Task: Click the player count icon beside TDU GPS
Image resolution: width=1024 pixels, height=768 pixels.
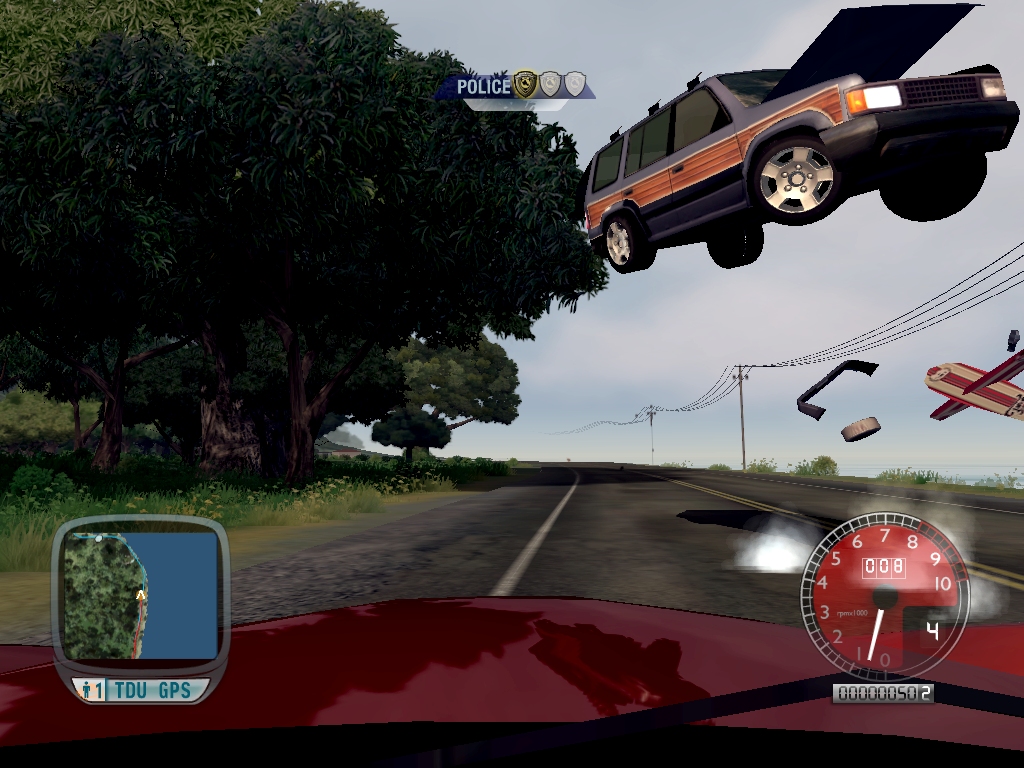Action: [90, 690]
